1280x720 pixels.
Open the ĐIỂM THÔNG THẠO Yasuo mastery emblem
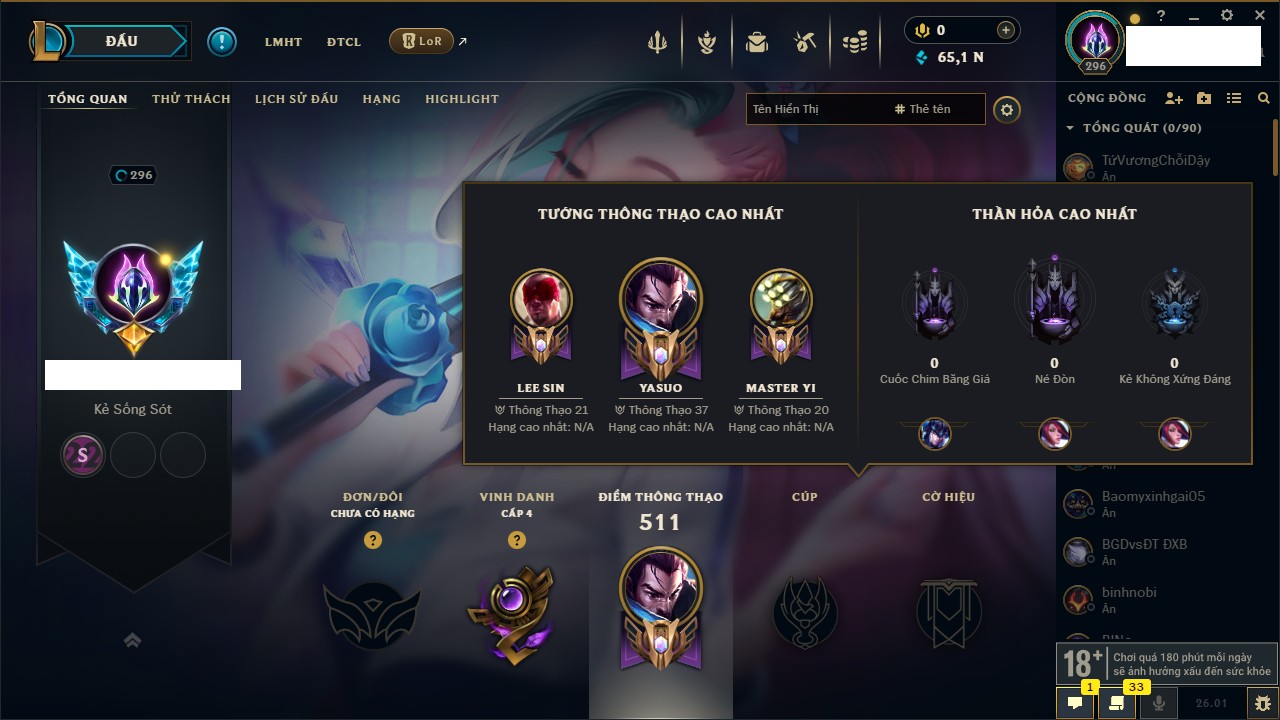click(x=659, y=607)
